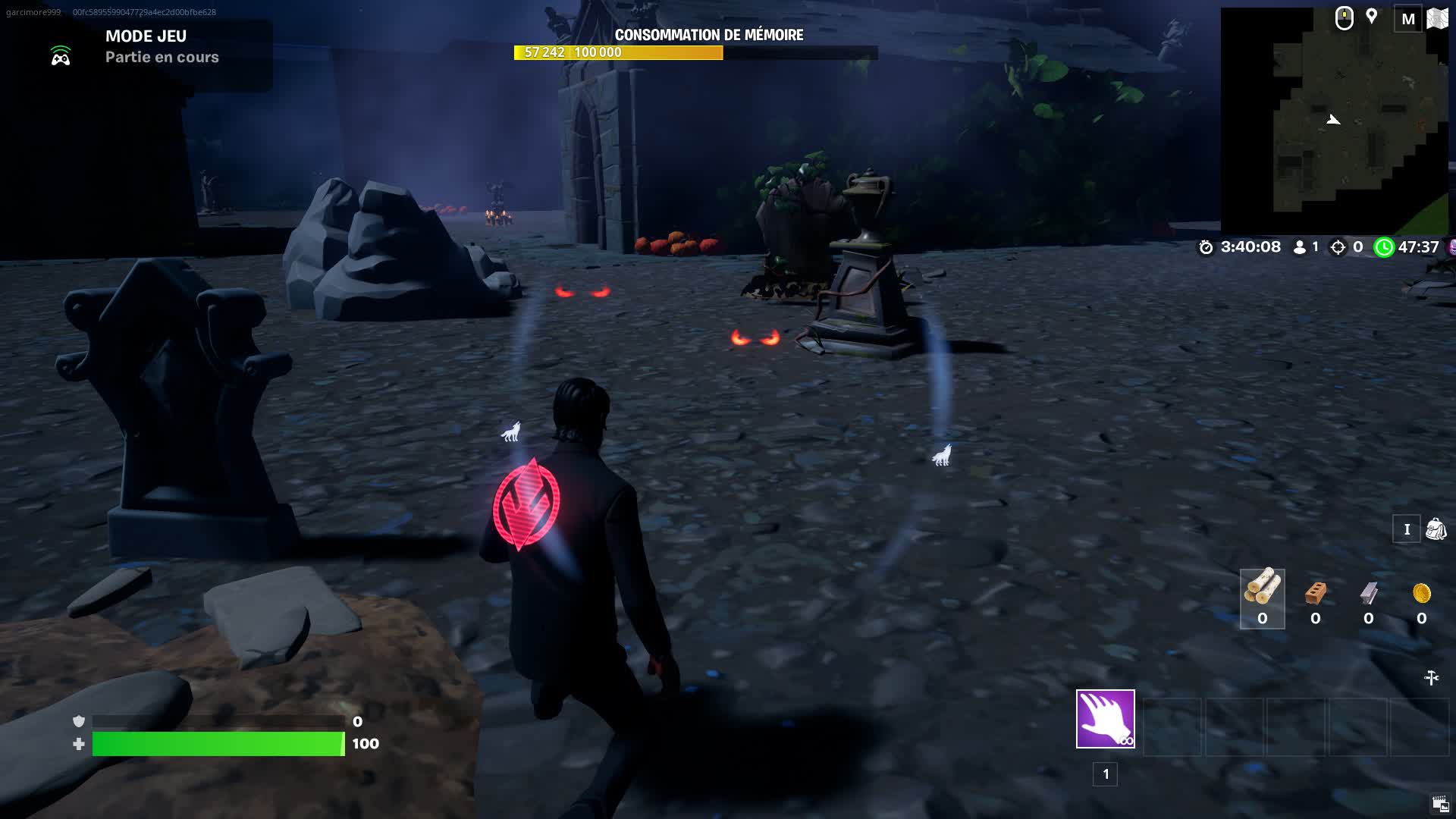
Task: Click the player count icon showing 1
Action: pos(1299,246)
